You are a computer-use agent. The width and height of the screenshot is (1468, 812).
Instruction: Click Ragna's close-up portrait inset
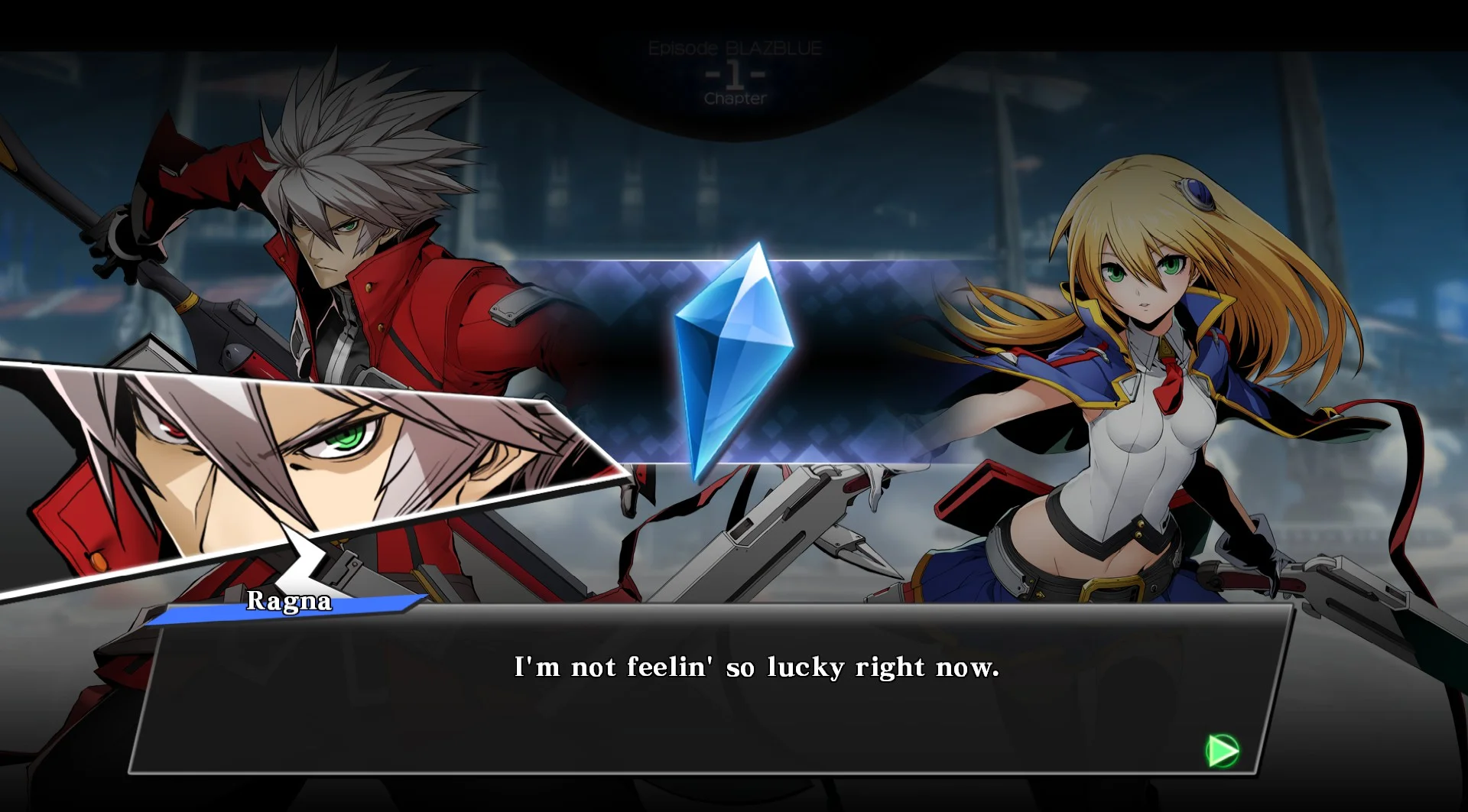point(306,459)
